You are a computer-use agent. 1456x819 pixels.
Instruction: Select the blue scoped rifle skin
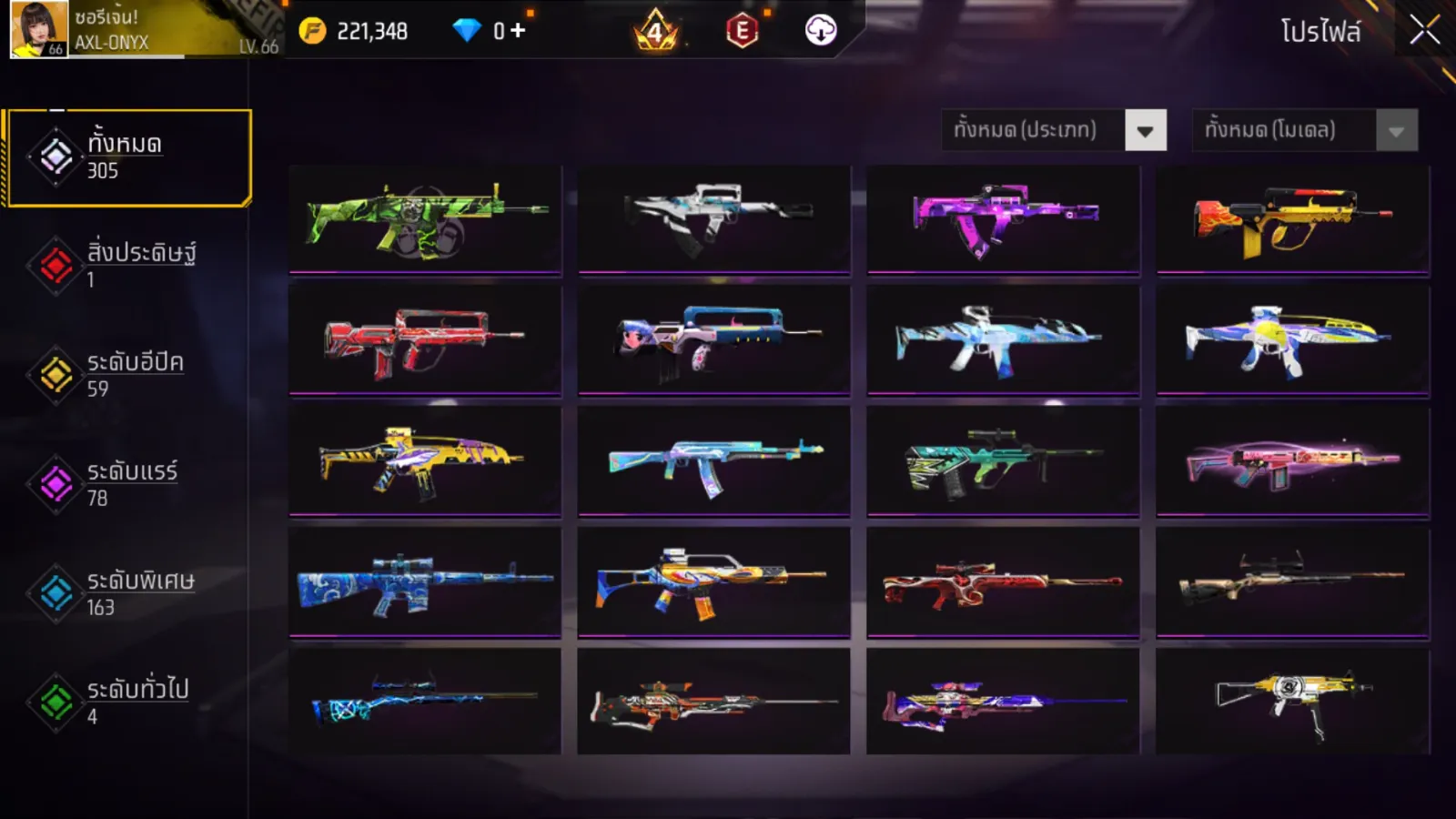(x=425, y=581)
